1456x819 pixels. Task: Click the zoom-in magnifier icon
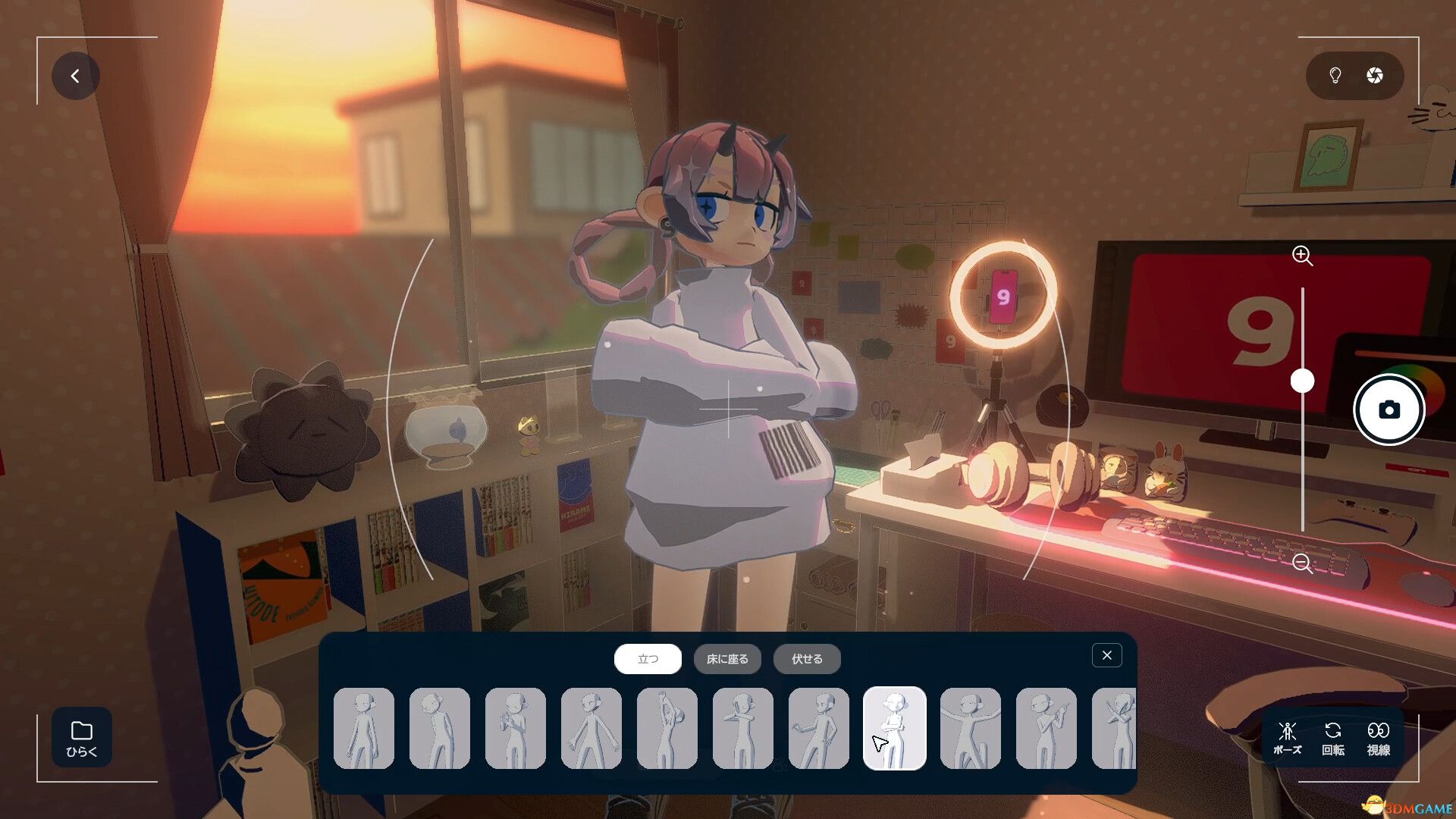pyautogui.click(x=1302, y=256)
